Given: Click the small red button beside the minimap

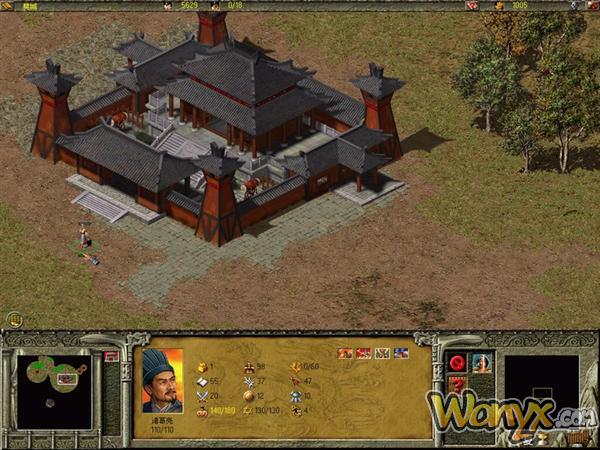Looking at the screenshot, I should 111,356.
